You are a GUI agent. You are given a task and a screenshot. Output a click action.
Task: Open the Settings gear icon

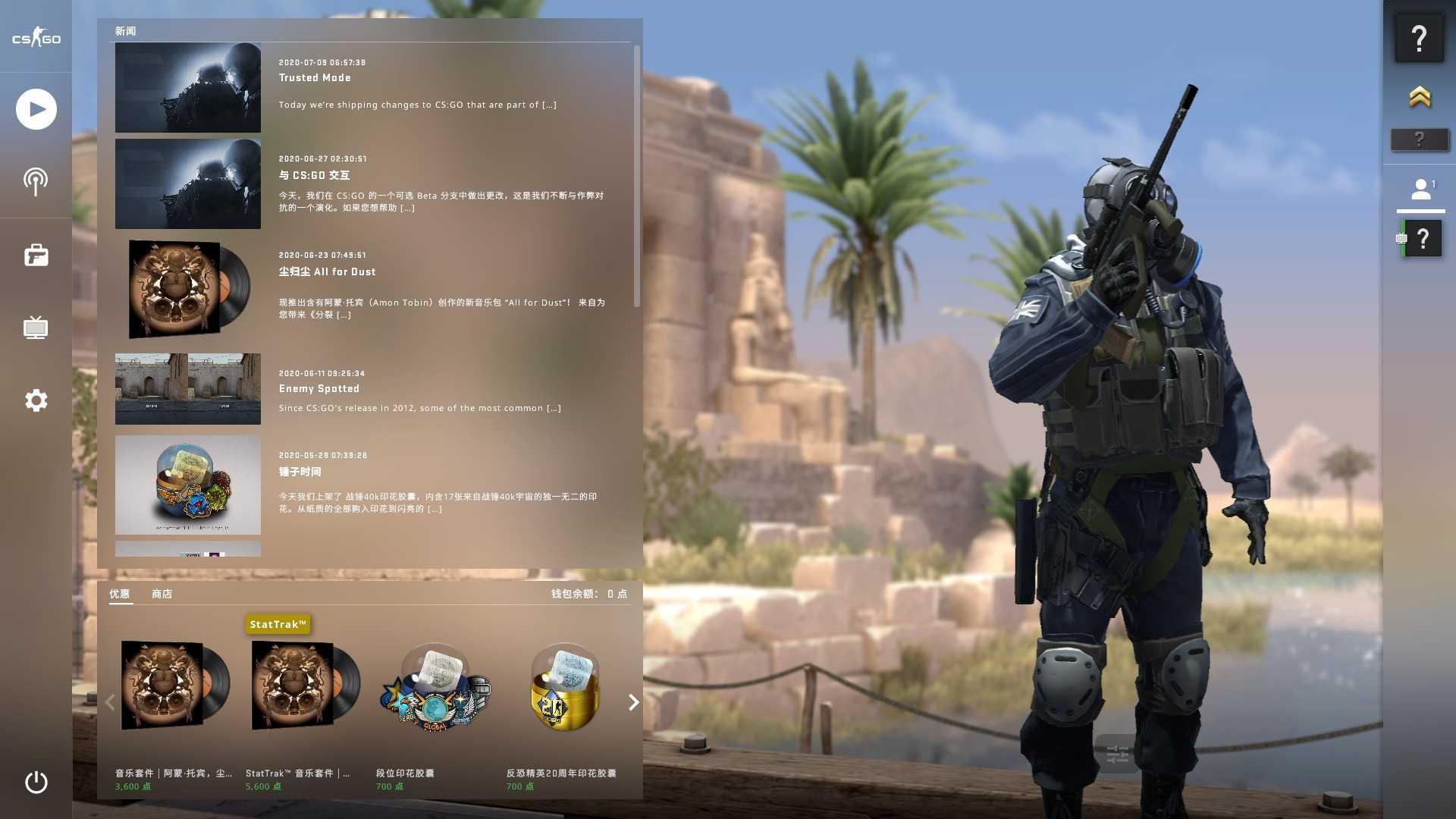click(36, 400)
